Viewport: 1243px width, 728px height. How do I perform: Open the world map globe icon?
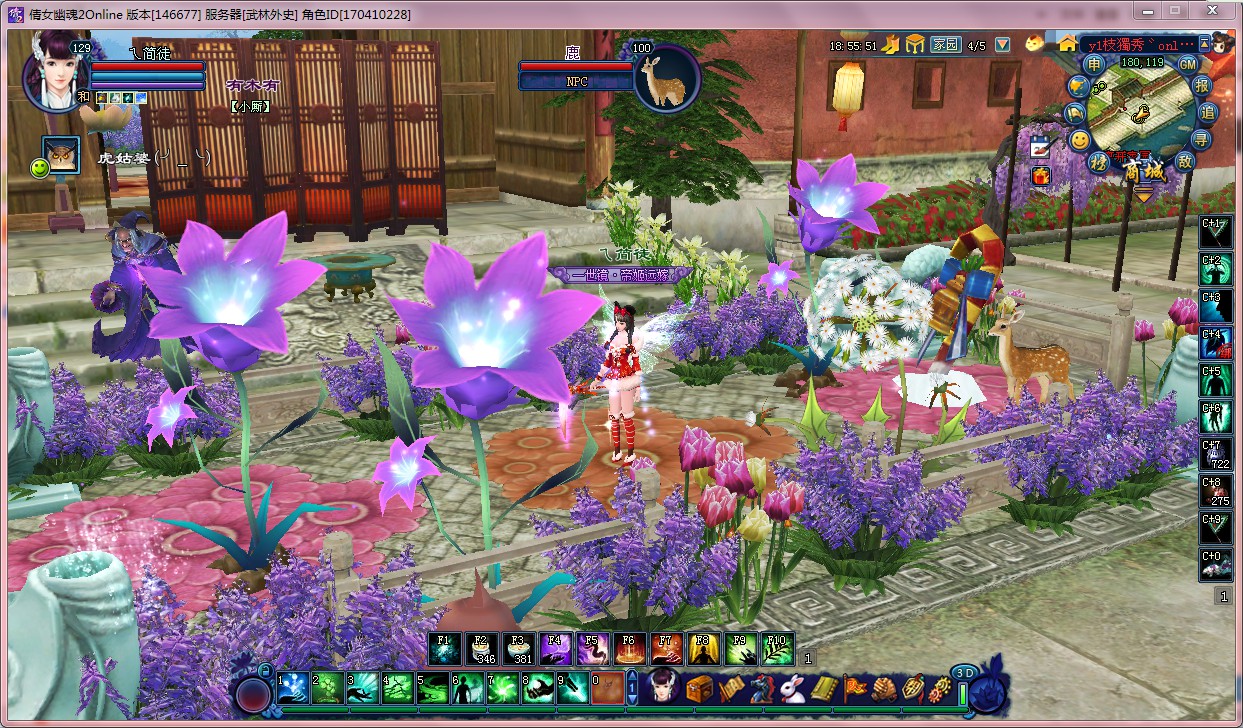coord(1077,88)
